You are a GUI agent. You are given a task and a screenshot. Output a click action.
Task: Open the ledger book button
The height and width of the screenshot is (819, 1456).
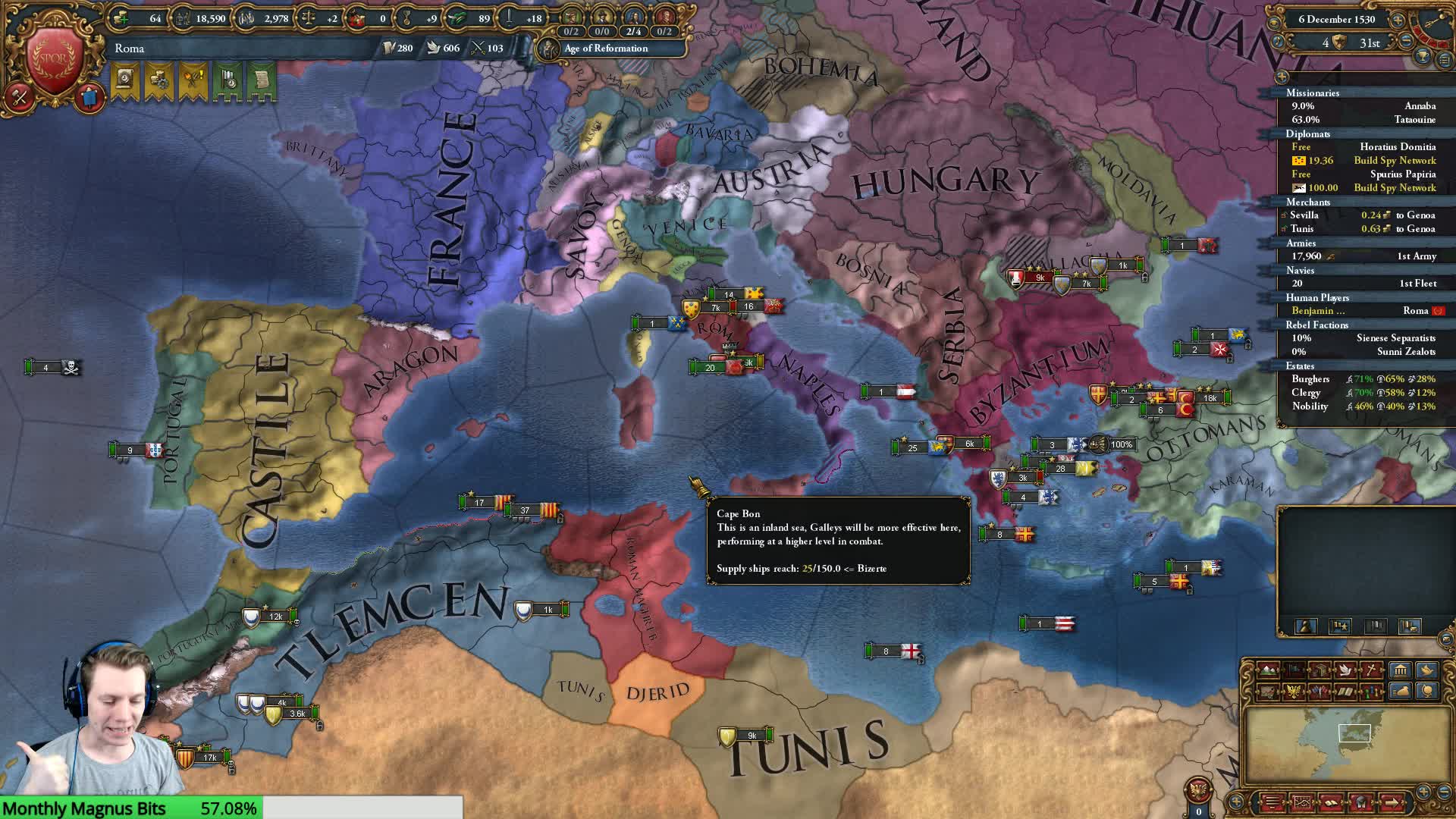1331,802
